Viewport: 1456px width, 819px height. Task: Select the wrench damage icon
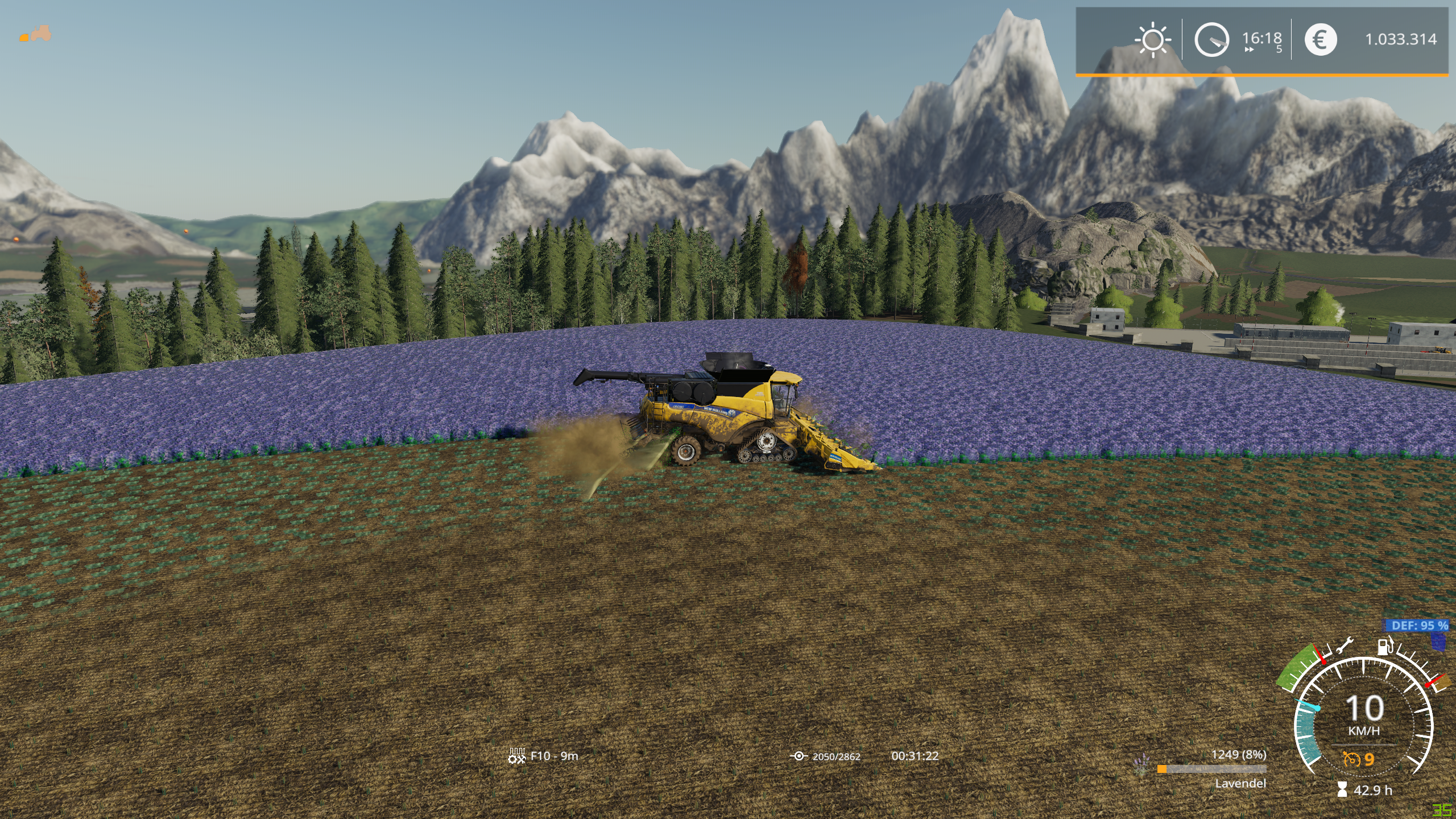point(1345,646)
